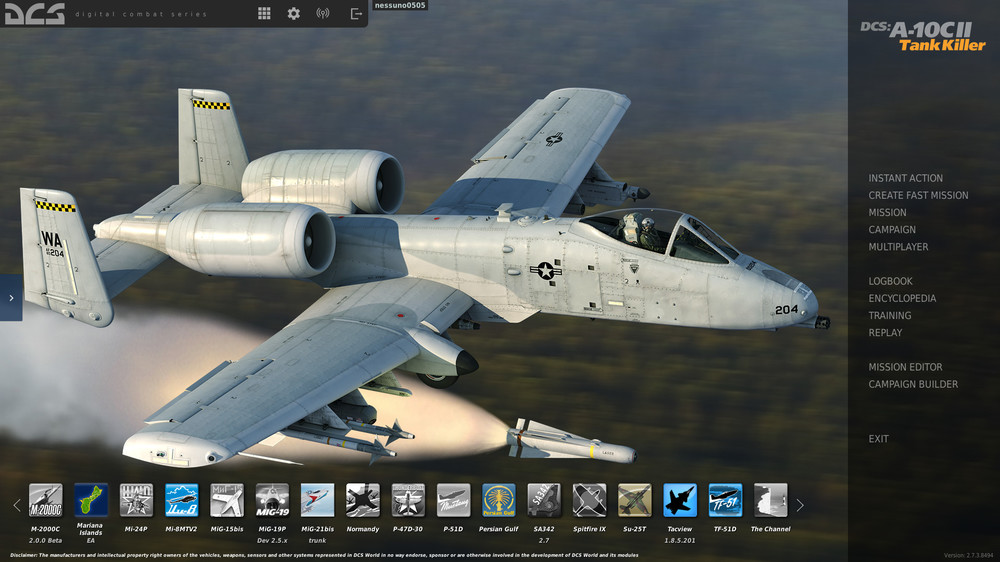Screen dimensions: 1000x562
Task: Launch the Mission Editor
Action: (x=905, y=367)
